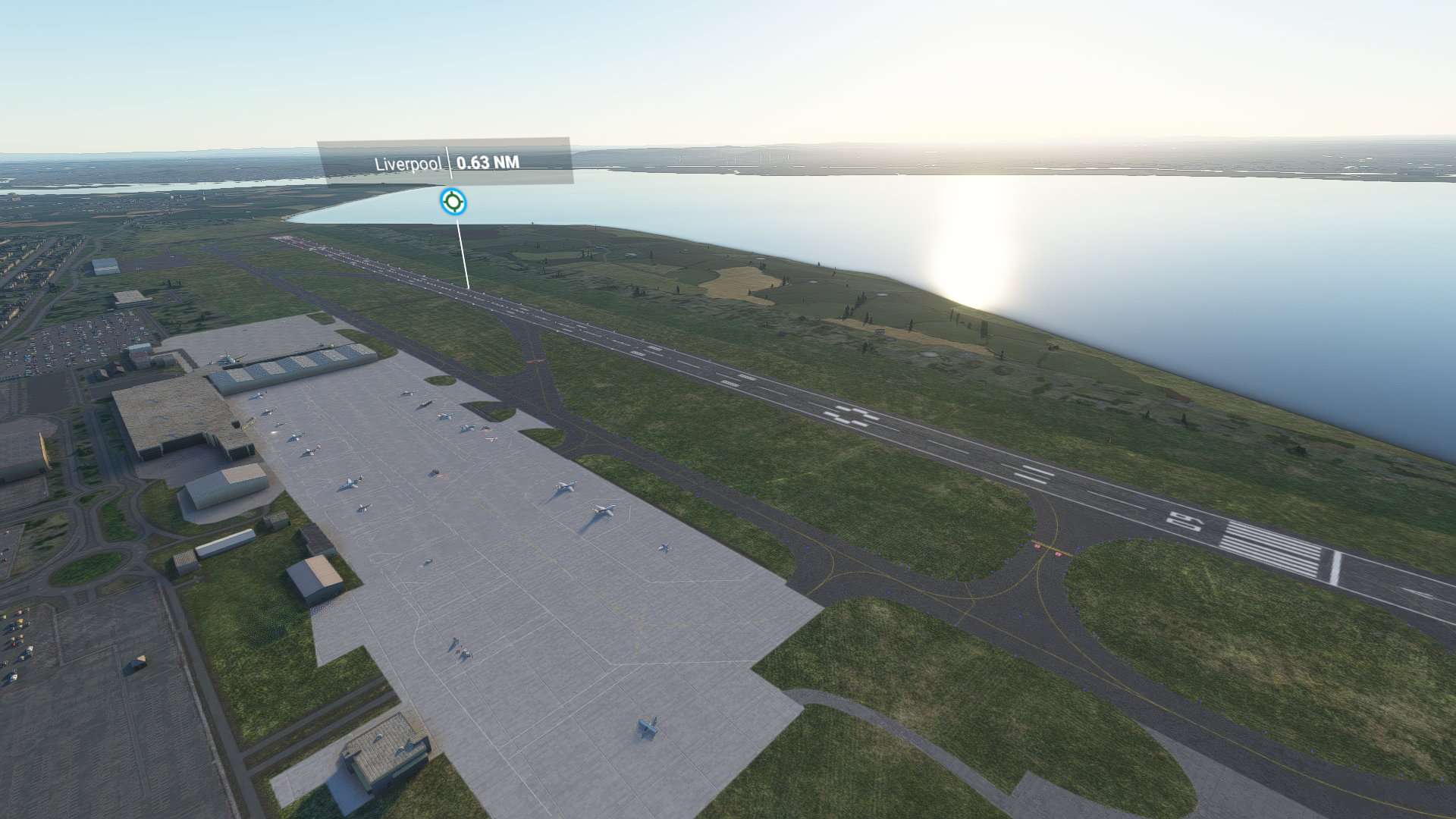
Task: Select the Liverpool airport marker icon
Action: click(x=453, y=202)
